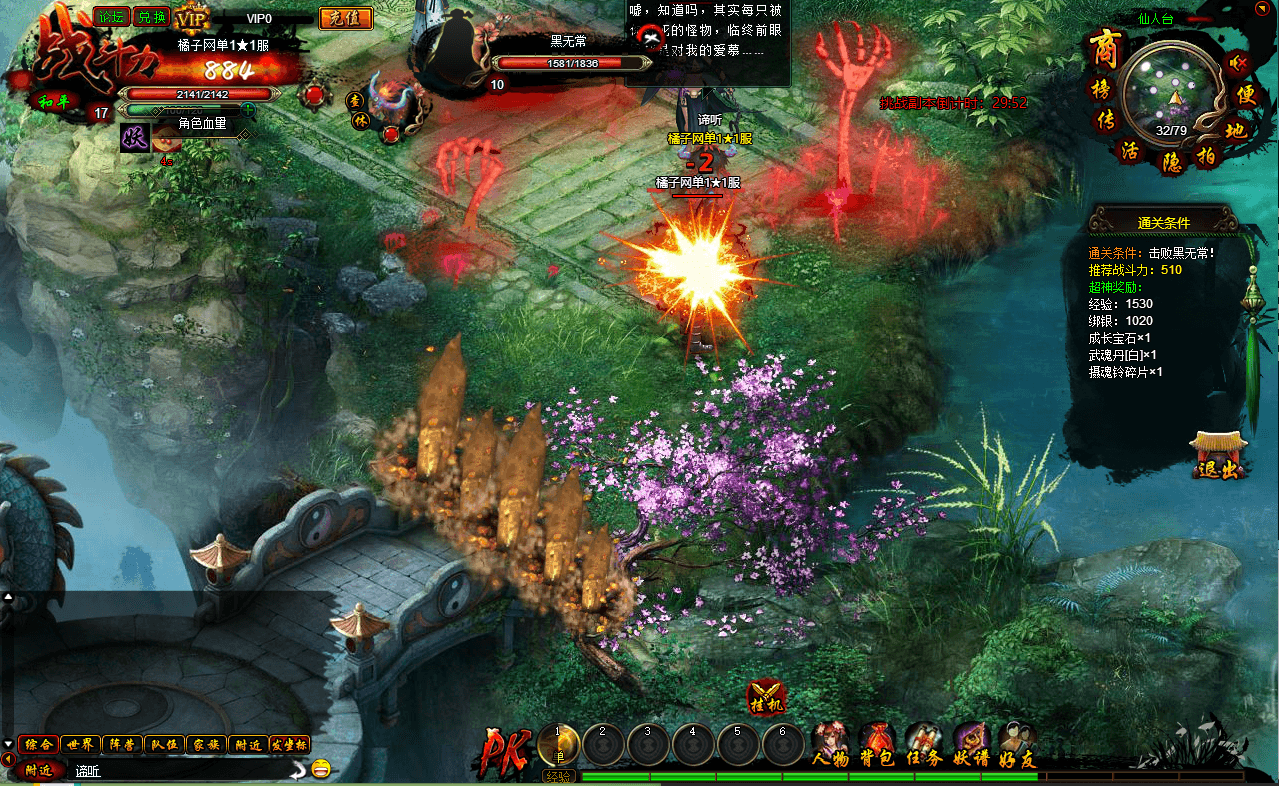Open the VIP badge panel

tap(190, 18)
